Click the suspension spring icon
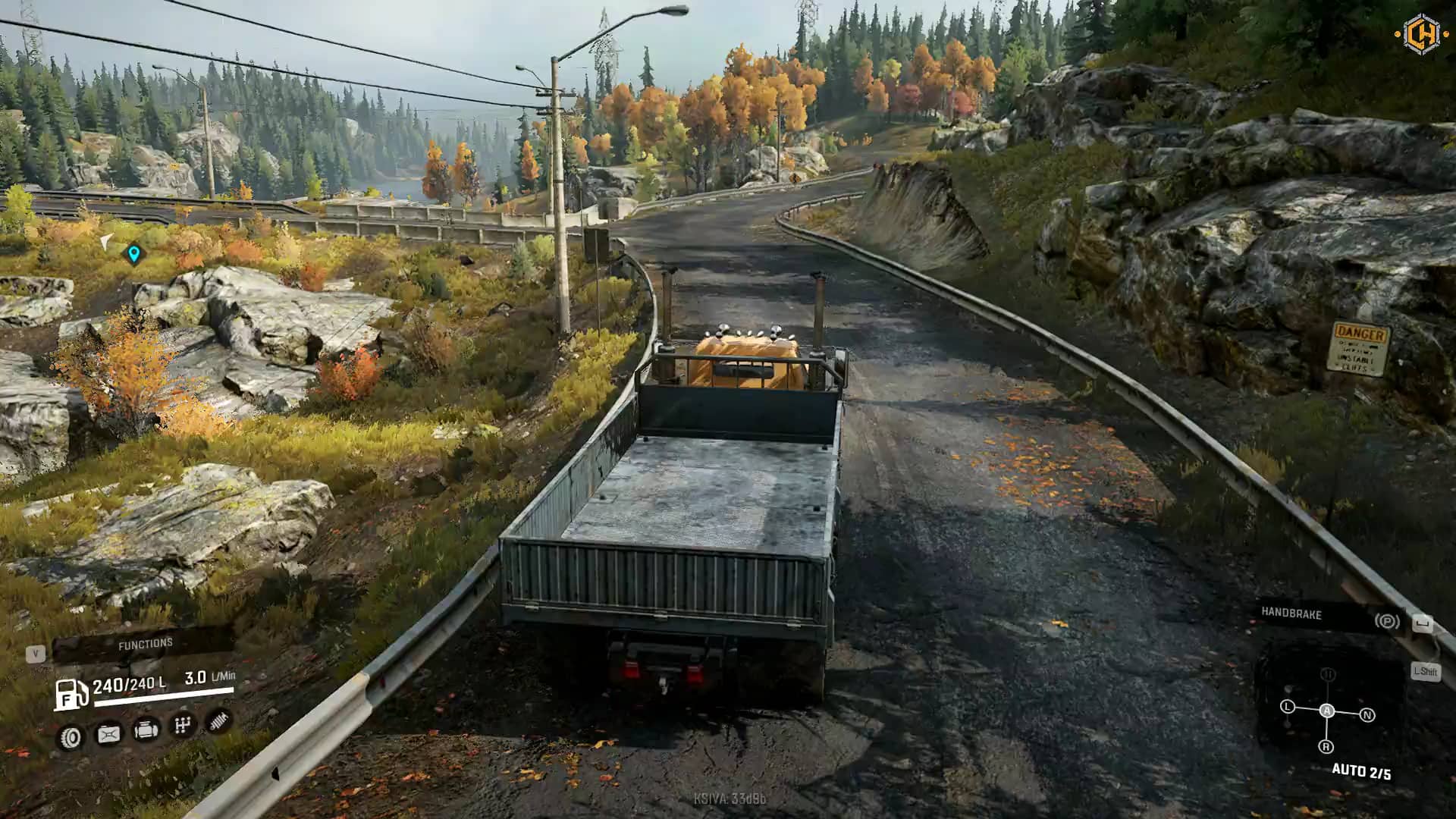 219,720
